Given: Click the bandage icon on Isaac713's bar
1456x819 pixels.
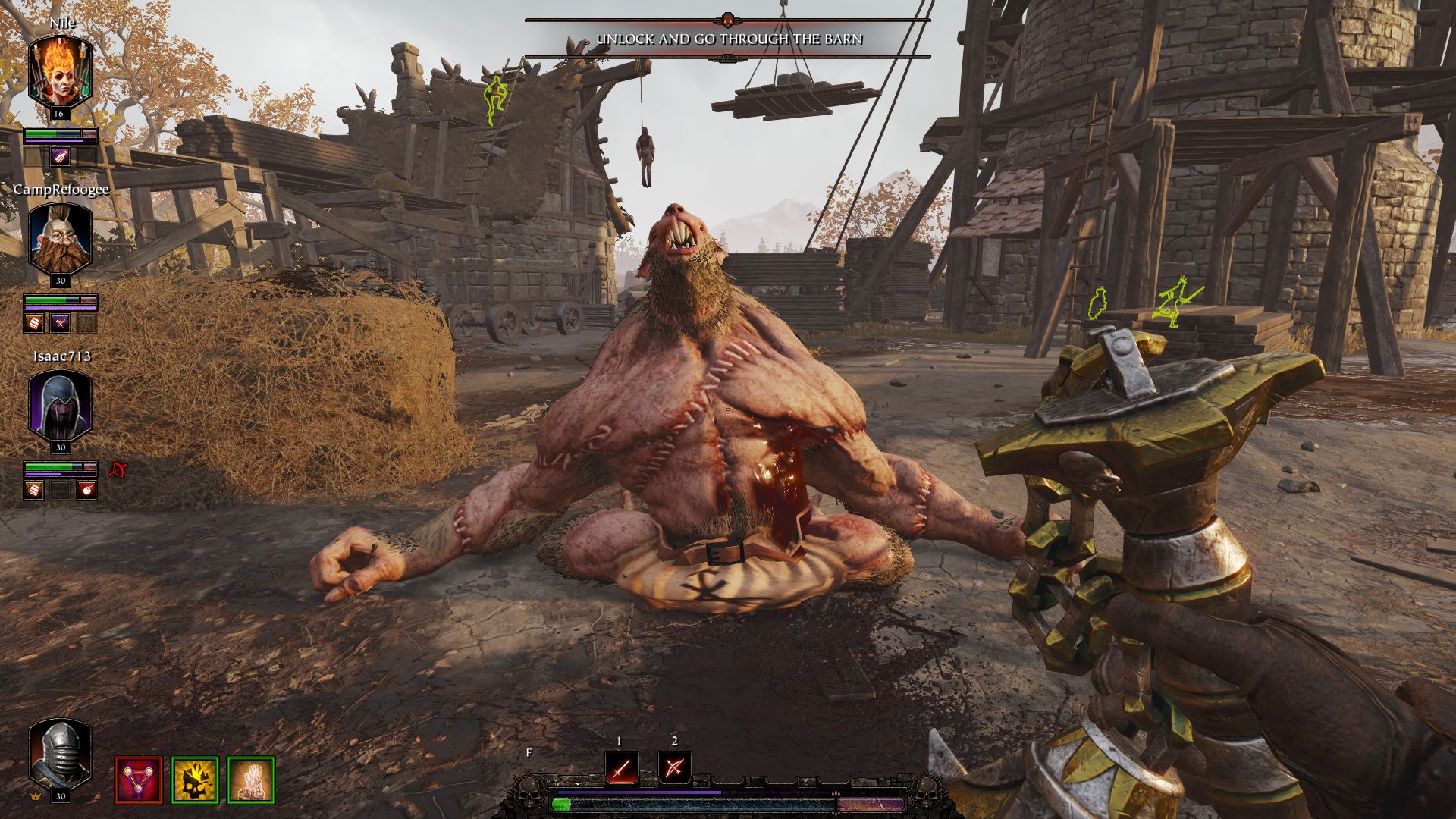Looking at the screenshot, I should point(34,489).
